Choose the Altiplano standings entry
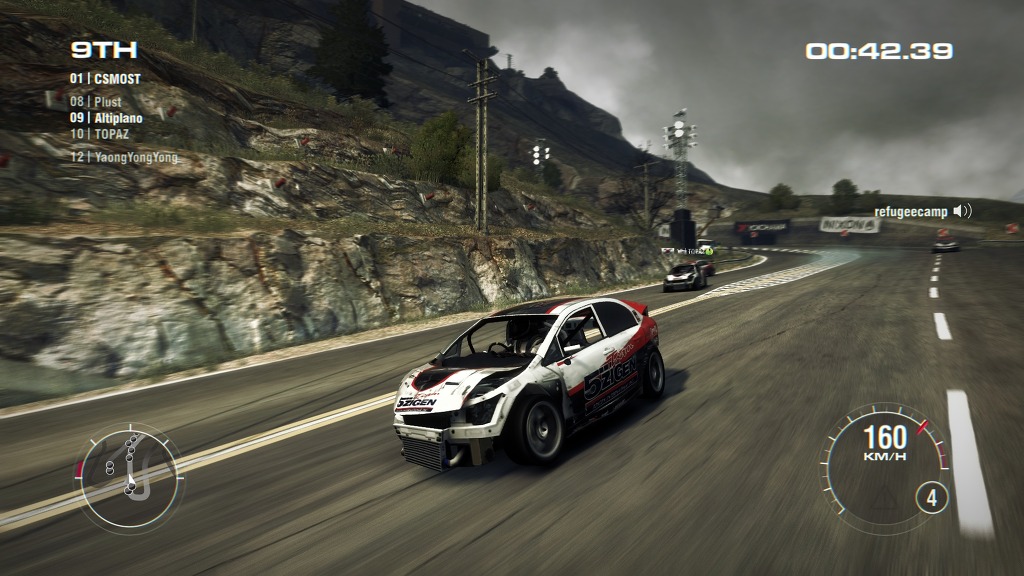 pos(106,118)
